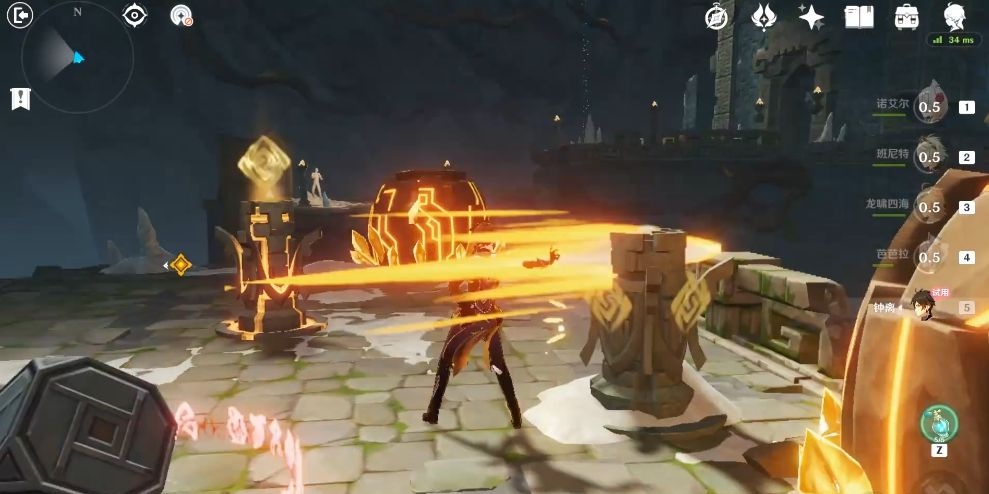Open the four-point star wish icon

[811, 16]
